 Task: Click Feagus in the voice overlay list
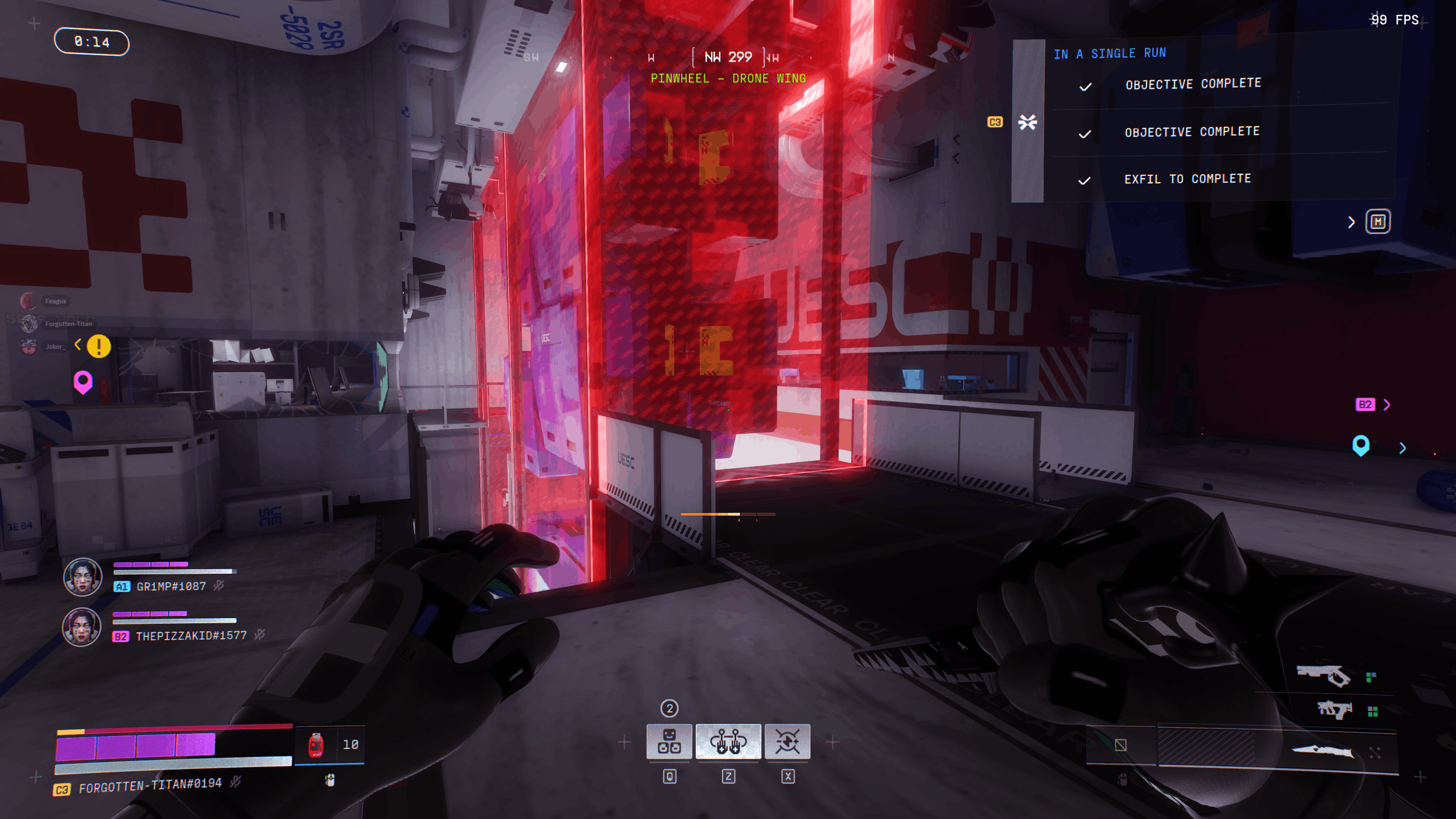pos(55,301)
